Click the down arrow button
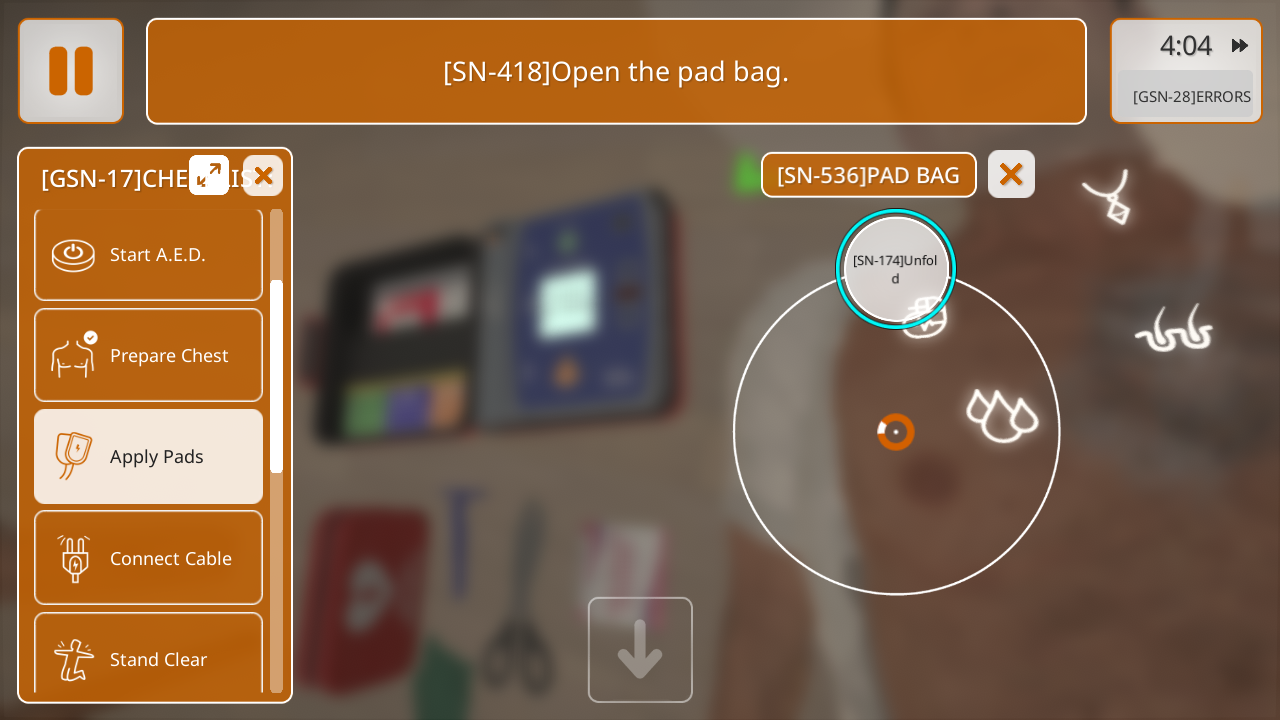Screen dimensions: 1280x720 [640, 650]
